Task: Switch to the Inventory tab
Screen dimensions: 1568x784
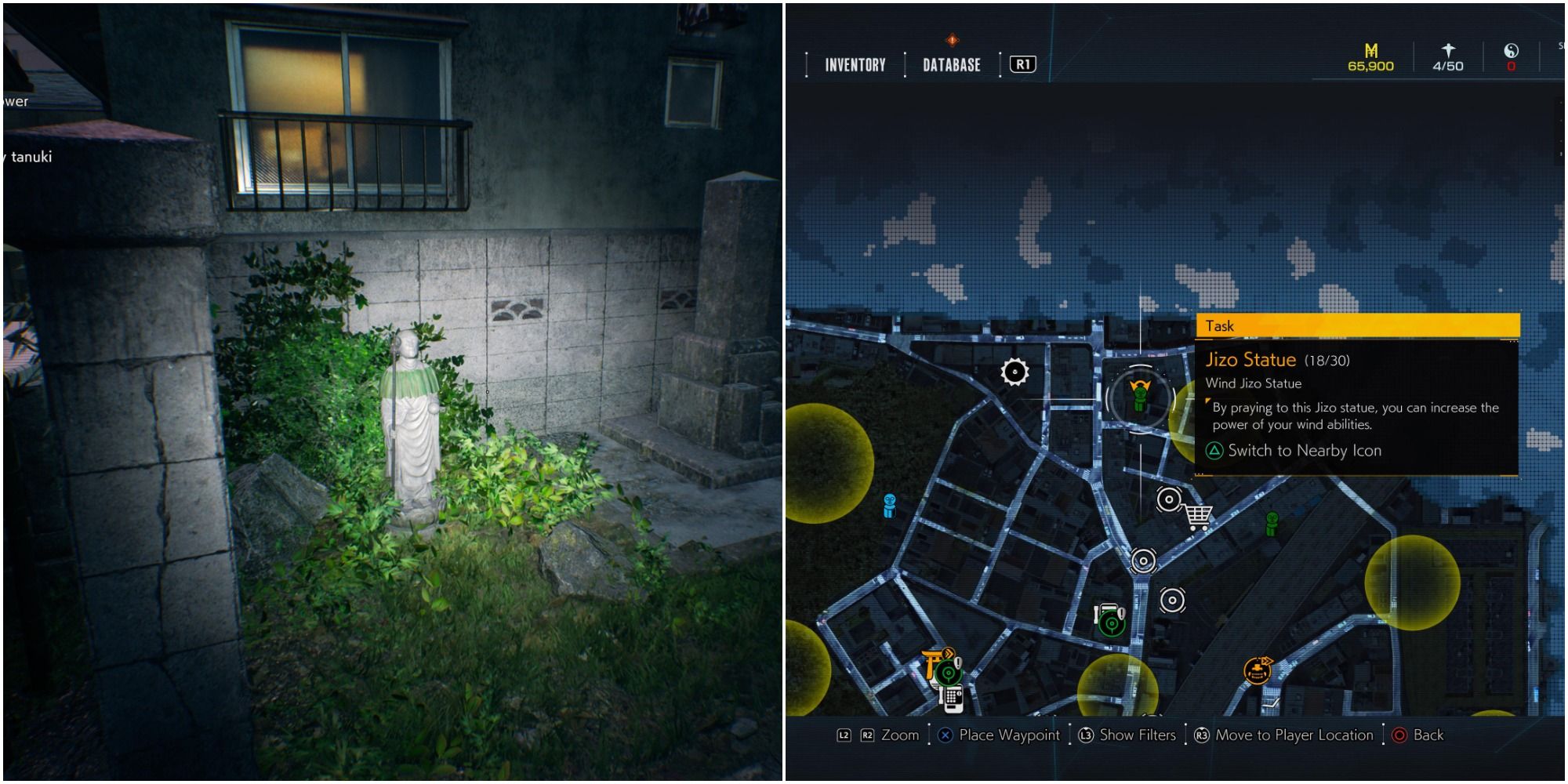Action: click(x=855, y=65)
